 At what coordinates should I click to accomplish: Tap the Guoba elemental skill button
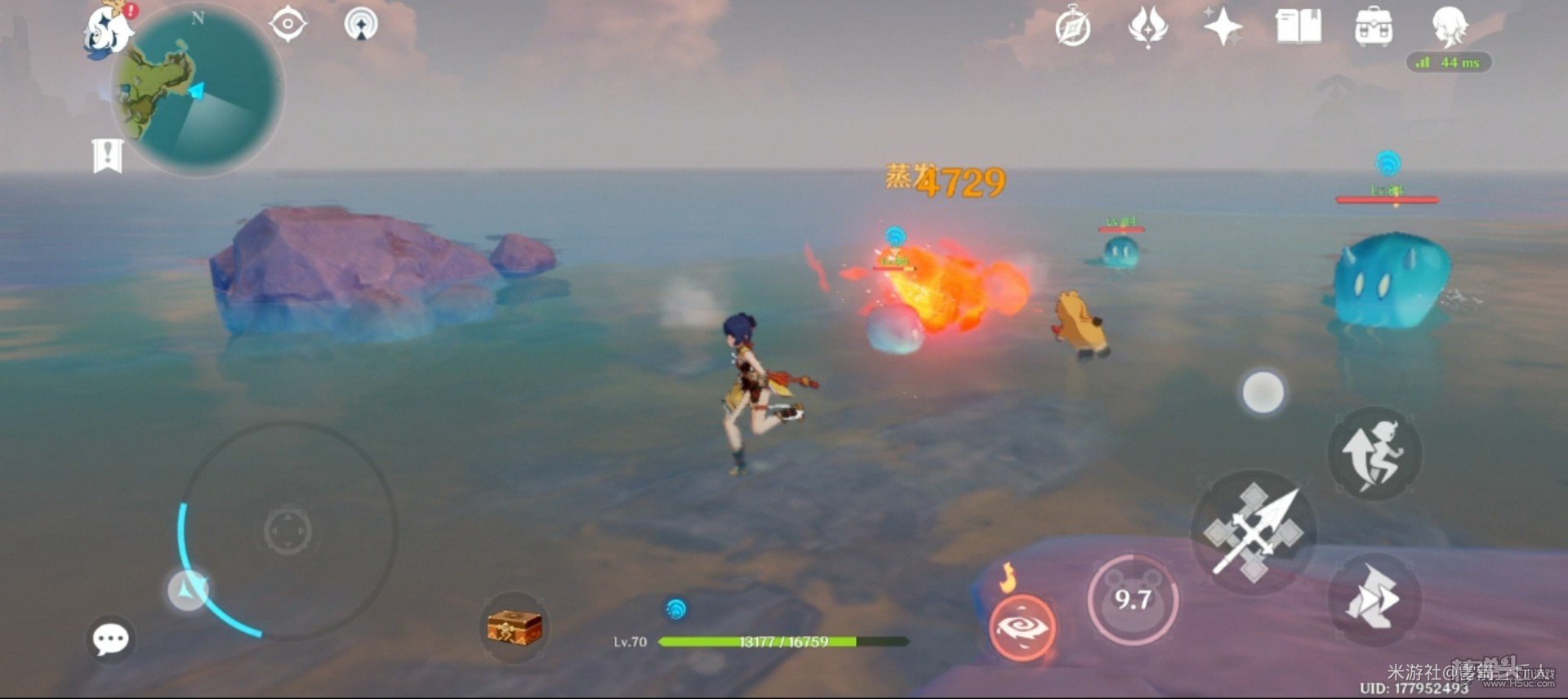point(1133,600)
